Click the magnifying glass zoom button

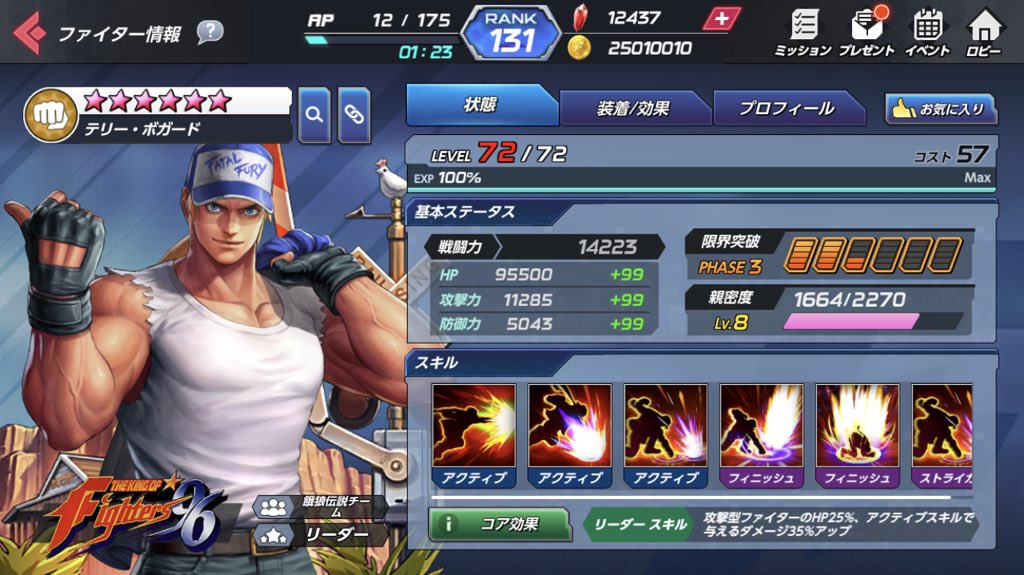click(x=314, y=114)
